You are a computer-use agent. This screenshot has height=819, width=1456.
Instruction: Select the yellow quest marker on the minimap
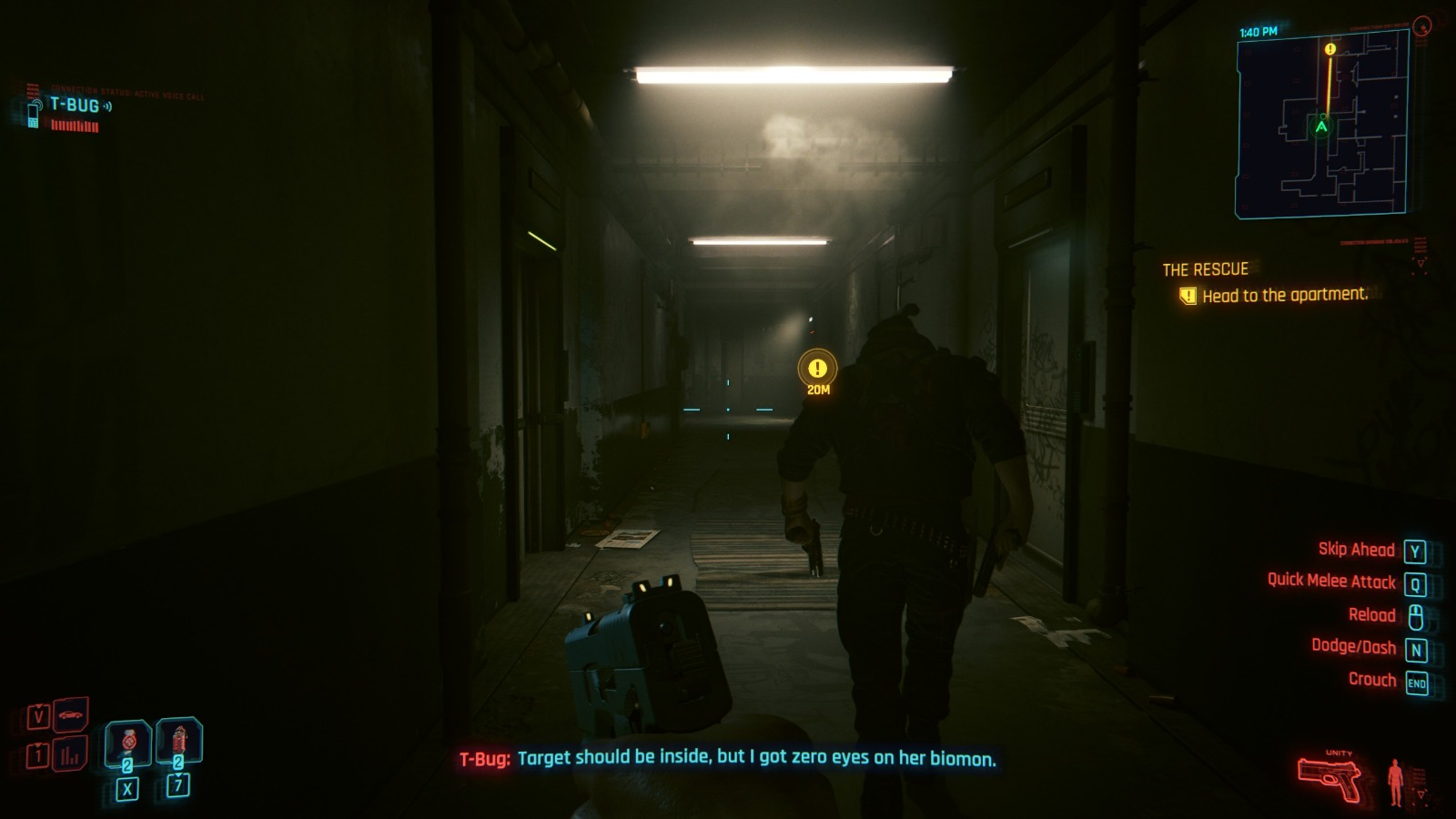pos(1330,49)
